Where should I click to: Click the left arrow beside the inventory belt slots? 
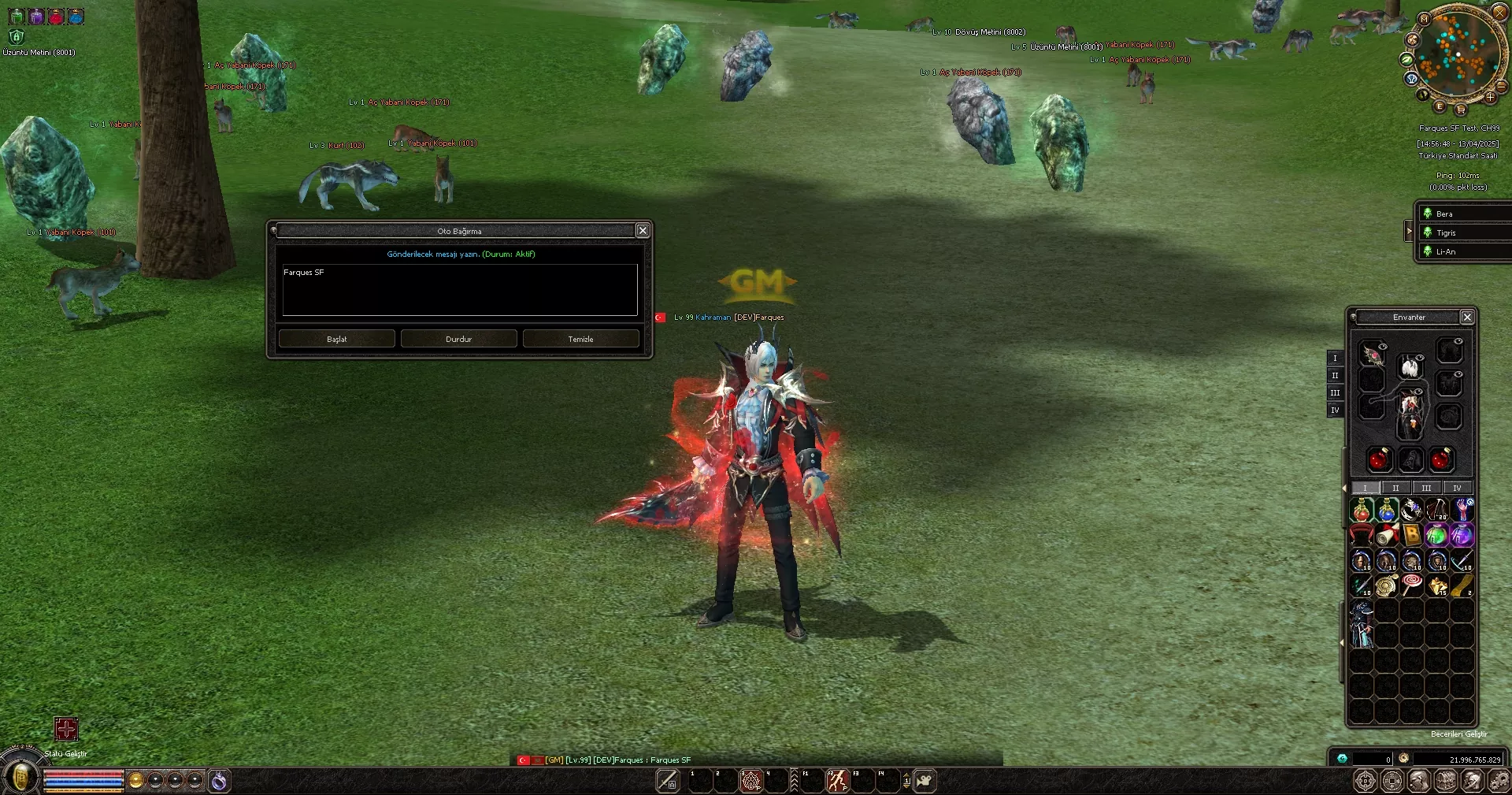(x=1343, y=642)
